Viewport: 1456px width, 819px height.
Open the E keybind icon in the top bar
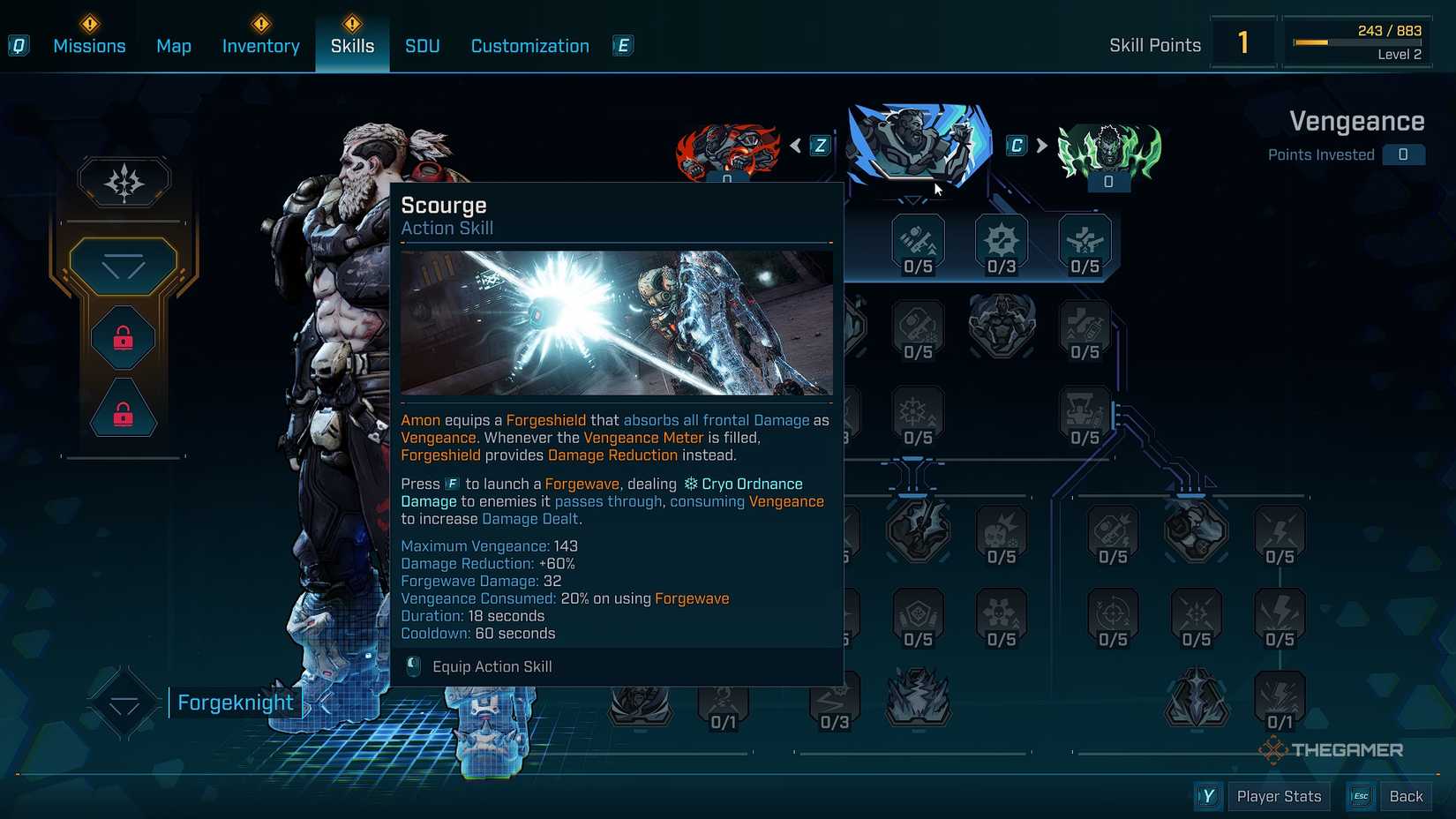pyautogui.click(x=623, y=45)
